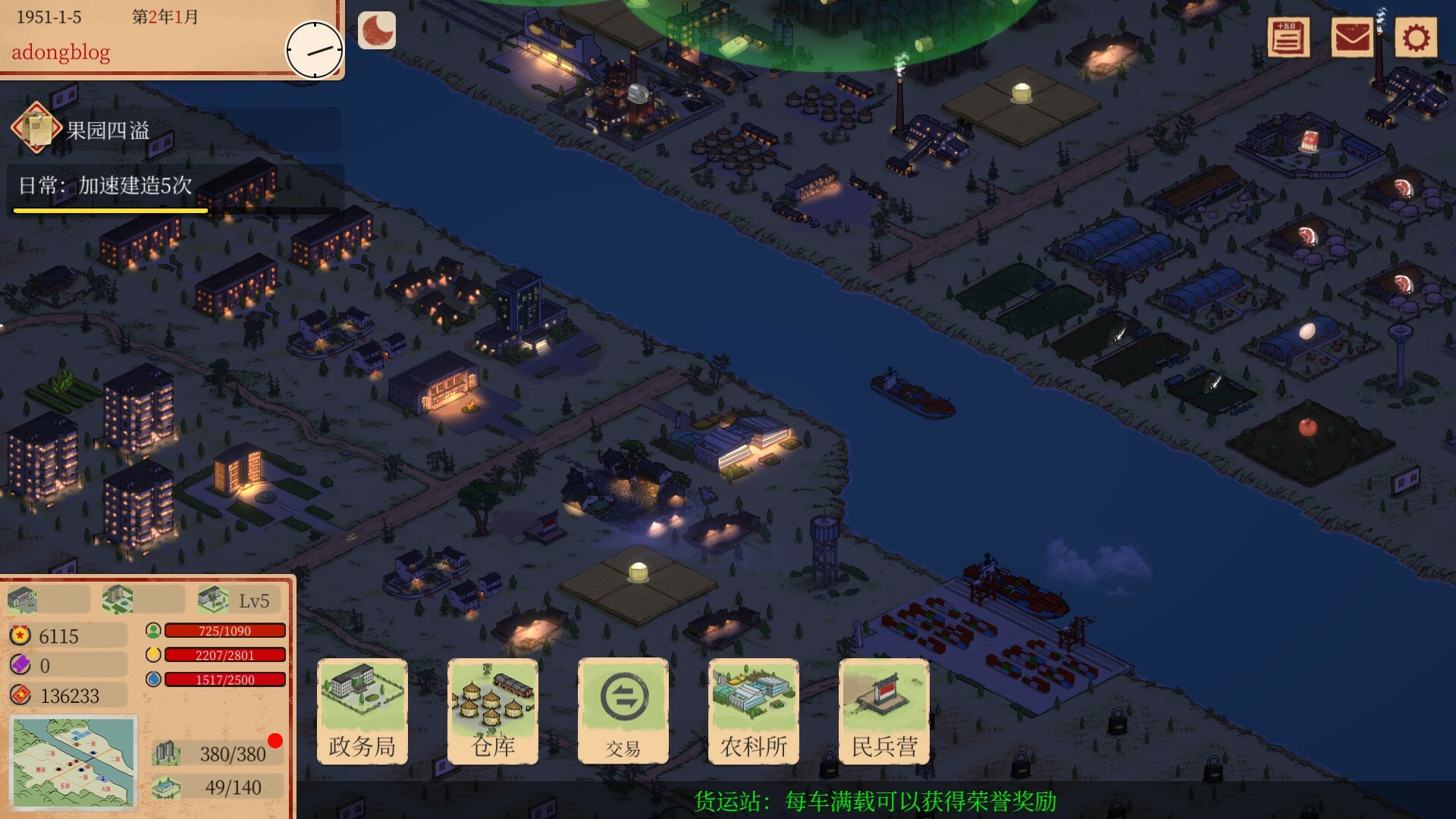The height and width of the screenshot is (819, 1456).
Task: Click the honor medal star icon showing 6115
Action: (x=20, y=635)
